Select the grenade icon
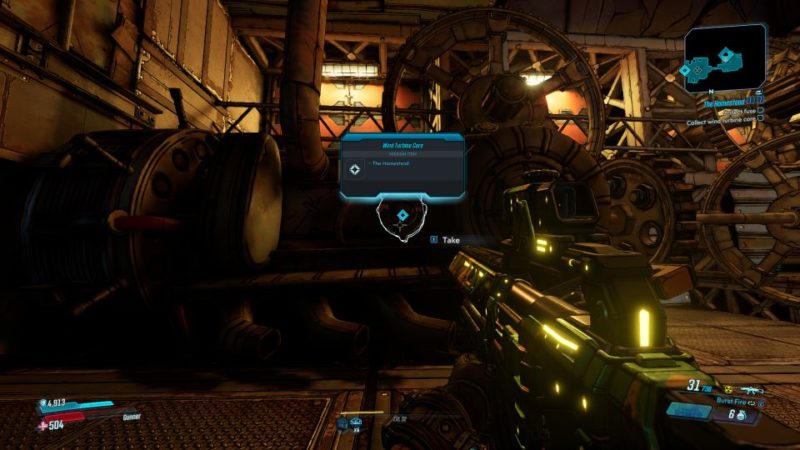800x450 pixels. [742, 415]
